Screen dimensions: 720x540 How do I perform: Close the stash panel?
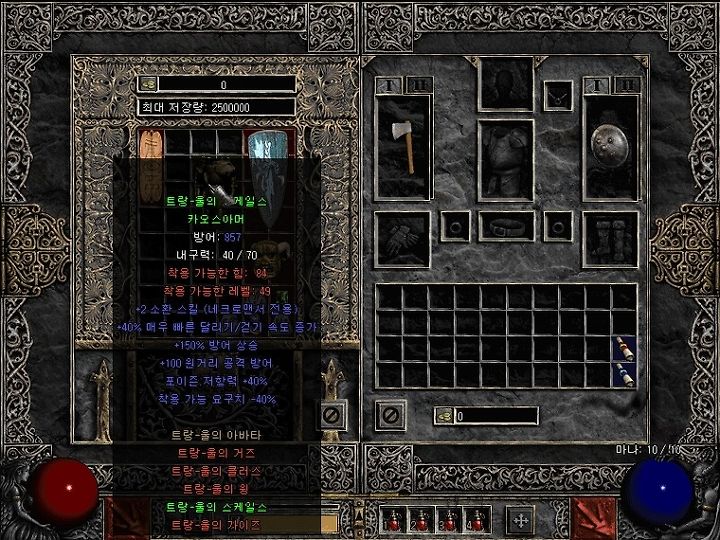[333, 415]
